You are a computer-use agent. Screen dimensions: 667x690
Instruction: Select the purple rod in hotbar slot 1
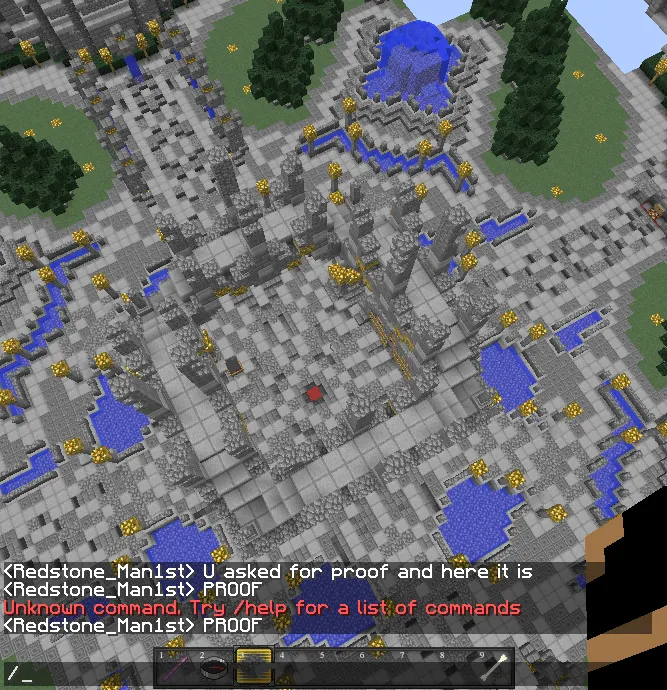coord(175,669)
